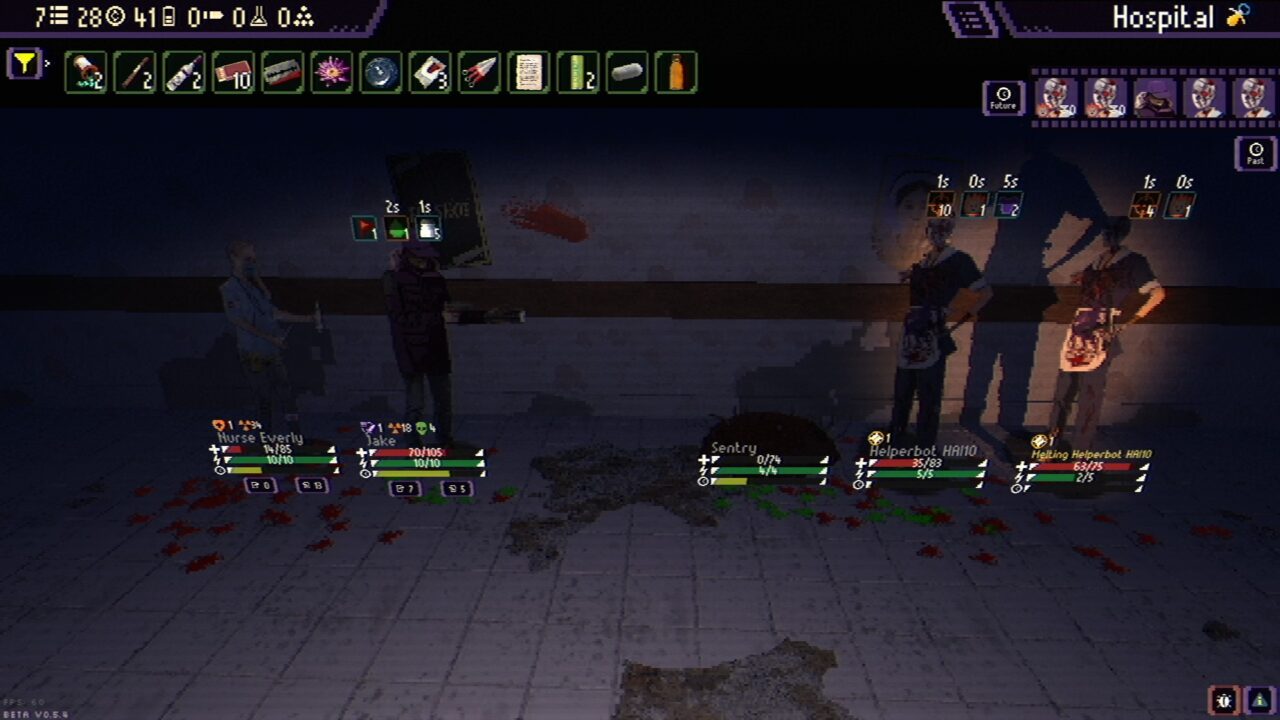The height and width of the screenshot is (720, 1280).
Task: Select the matchbox with 10 matches
Action: pyautogui.click(x=233, y=73)
